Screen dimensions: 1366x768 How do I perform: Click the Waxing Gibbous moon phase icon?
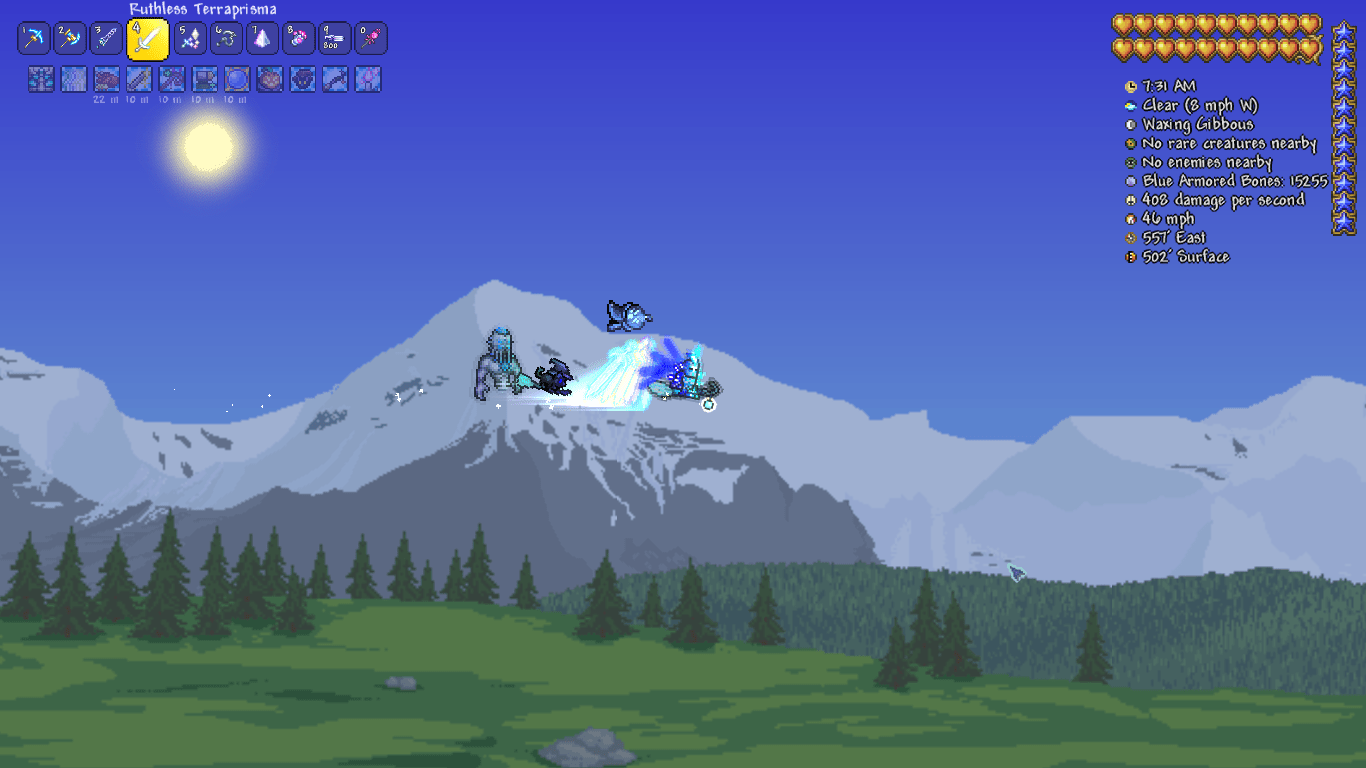click(1130, 124)
